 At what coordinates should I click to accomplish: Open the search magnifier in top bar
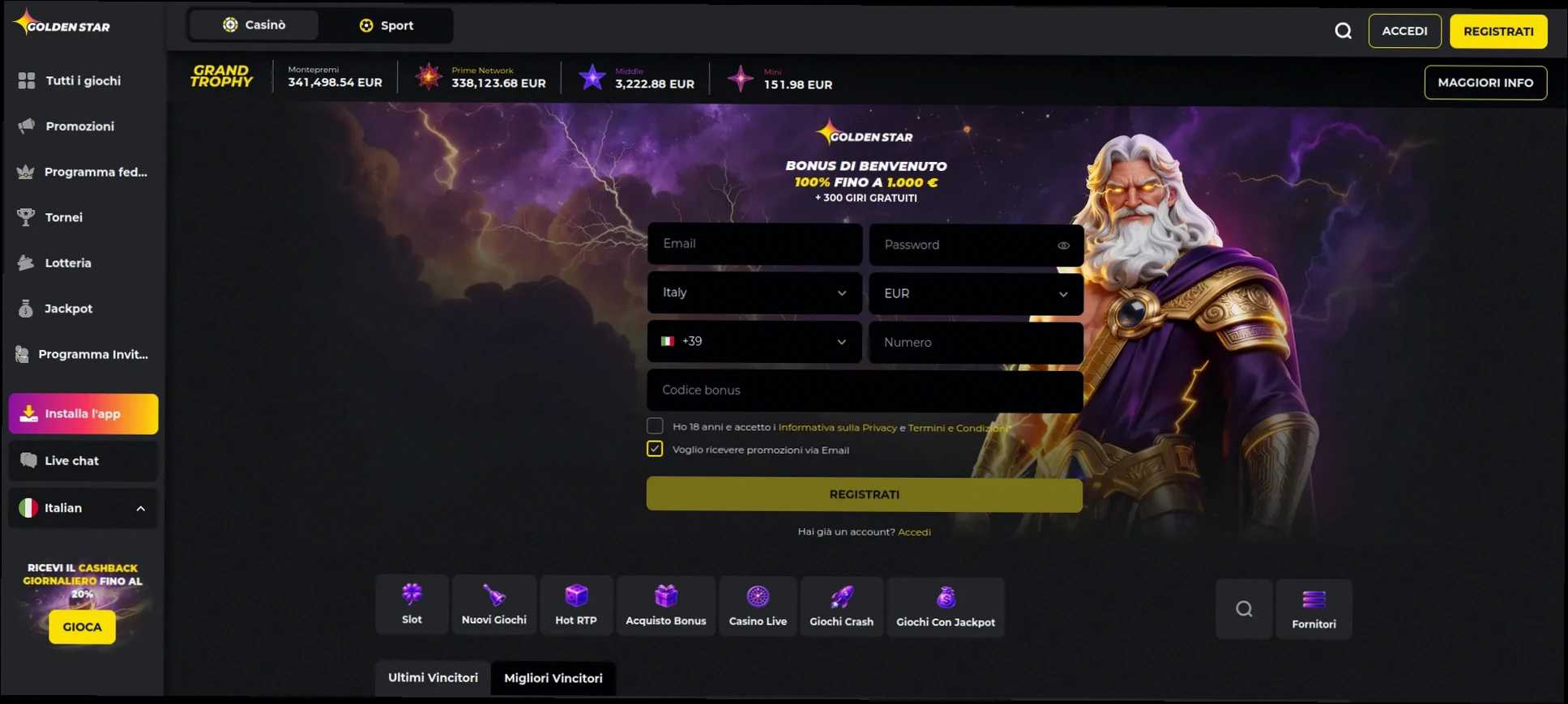1343,30
